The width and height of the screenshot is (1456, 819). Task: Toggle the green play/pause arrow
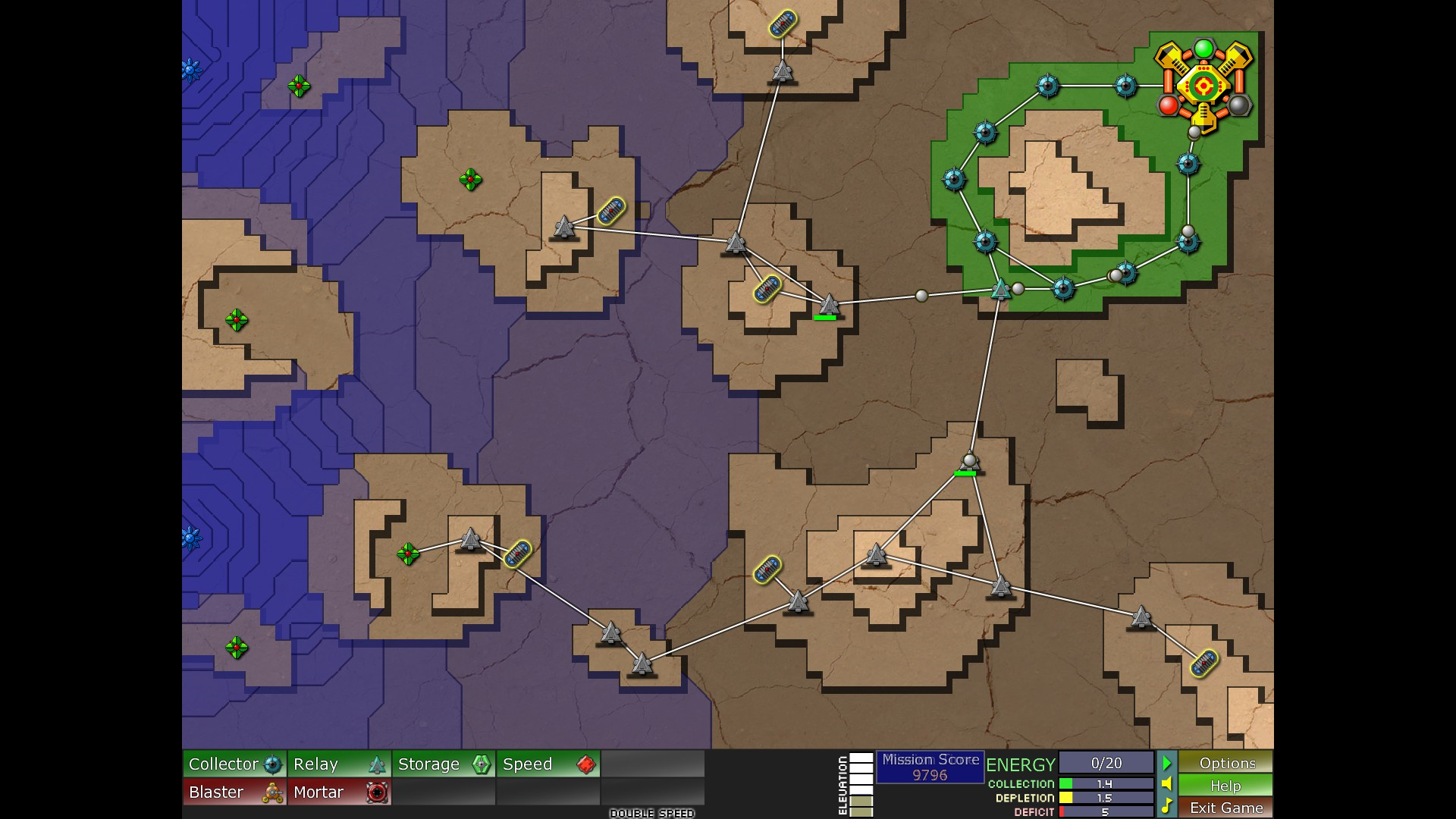[x=1167, y=763]
